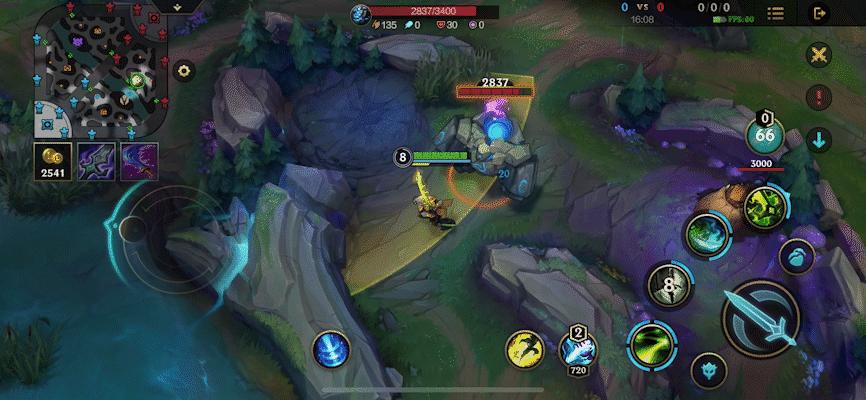Expand the dropdown arrow at screen top
This screenshot has width=866, height=400.
(x=177, y=6)
